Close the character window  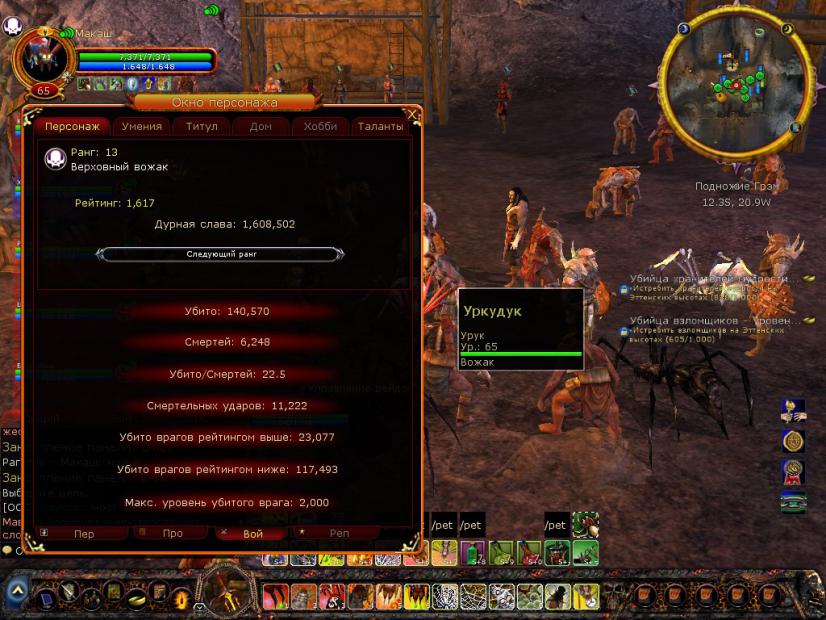(413, 115)
